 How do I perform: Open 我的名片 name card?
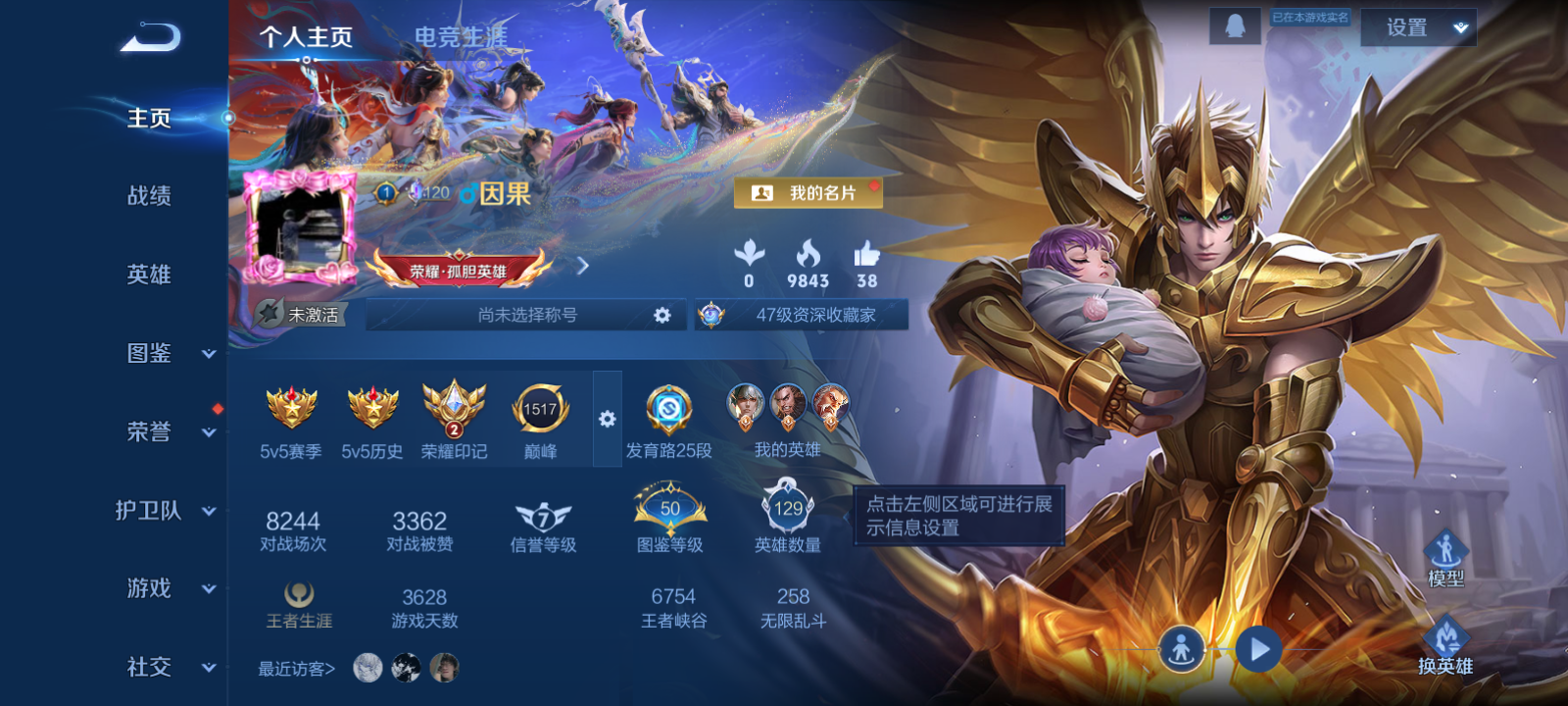(810, 193)
